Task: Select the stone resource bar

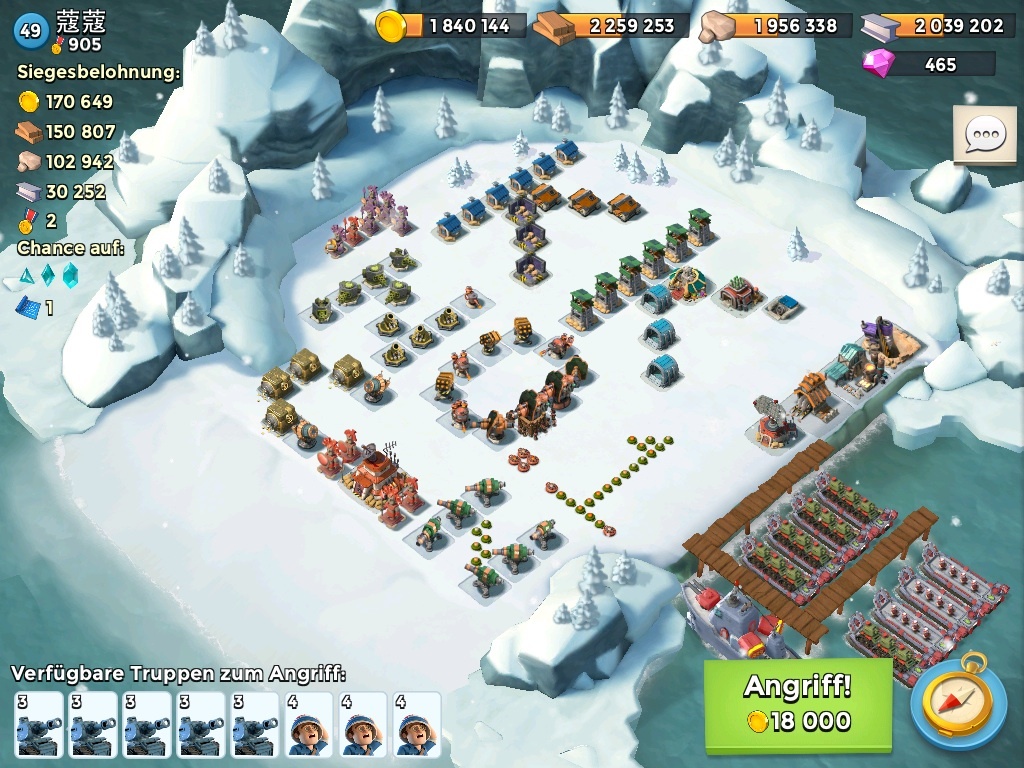Action: click(x=776, y=26)
